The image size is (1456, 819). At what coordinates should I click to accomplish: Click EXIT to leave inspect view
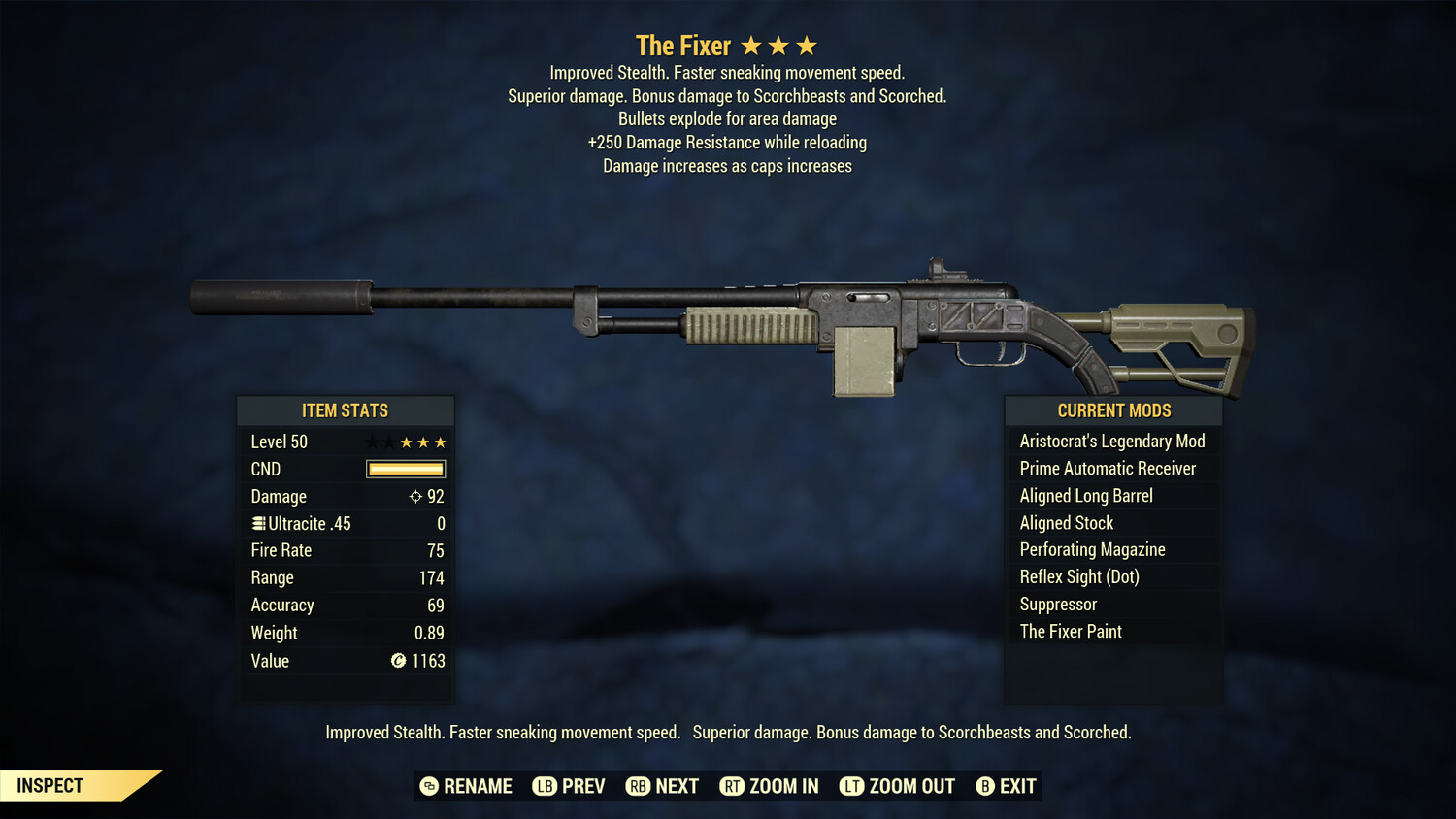(x=1015, y=786)
